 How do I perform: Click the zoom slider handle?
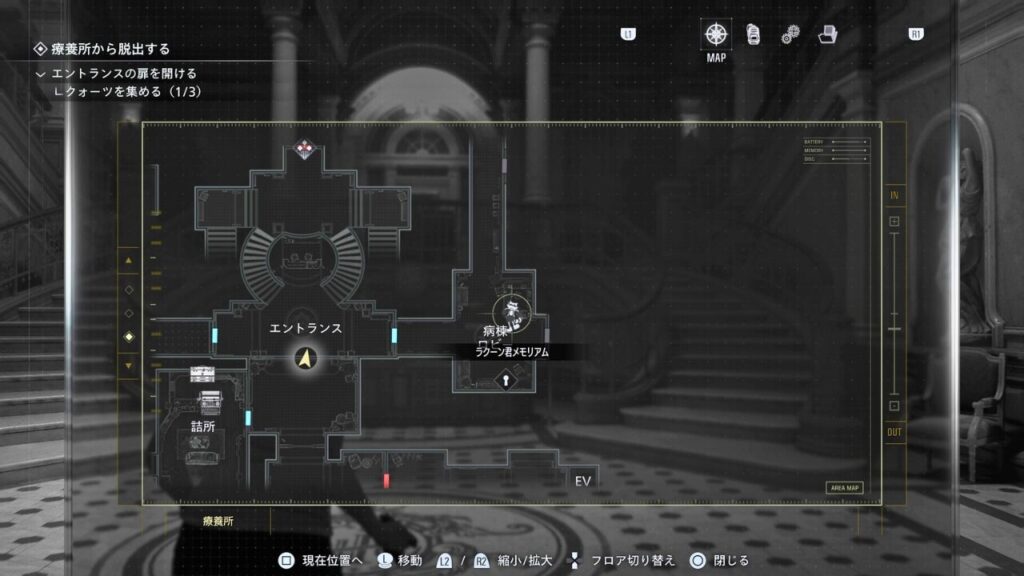894,329
